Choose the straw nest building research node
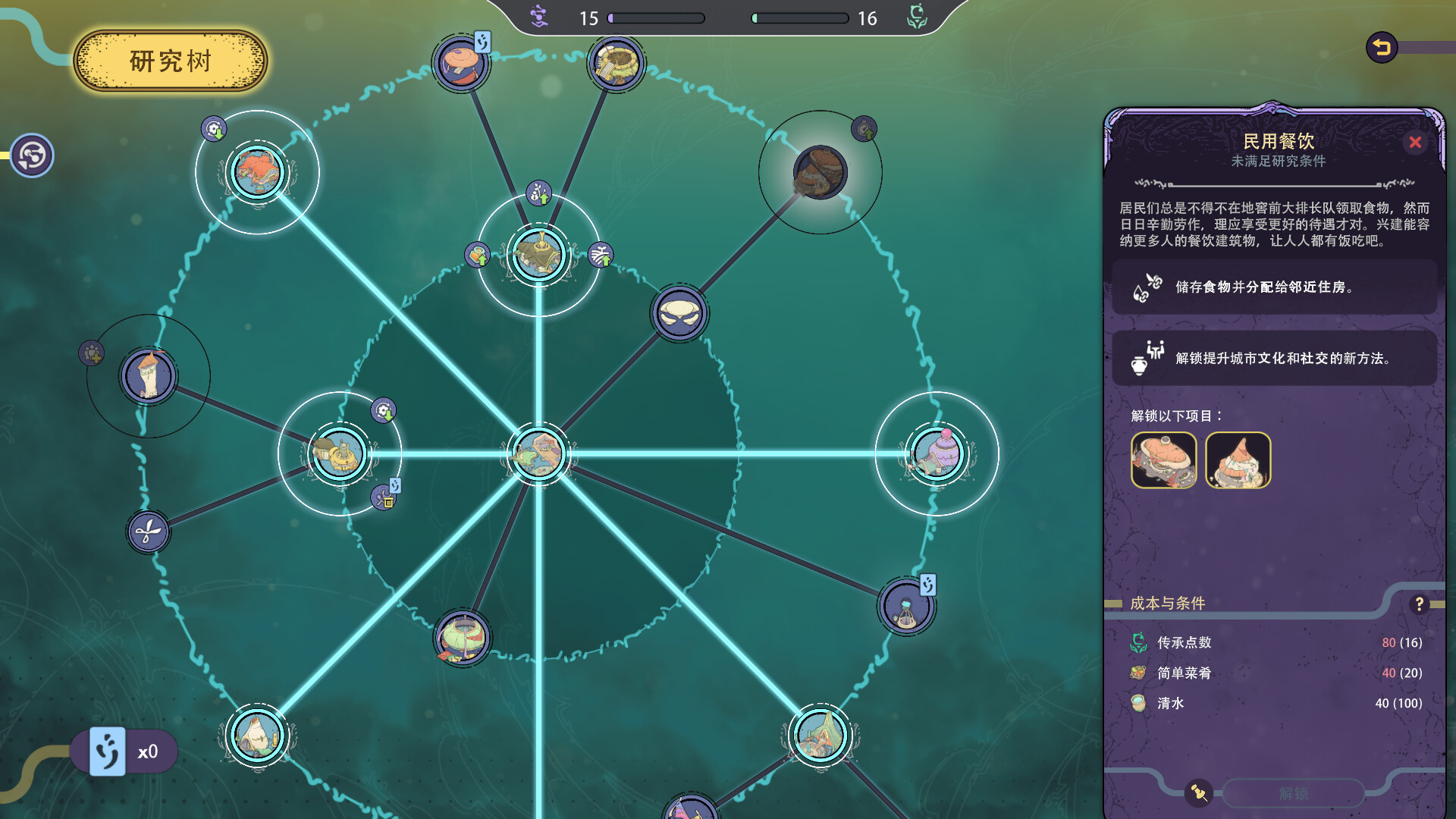1456x819 pixels. 616,64
